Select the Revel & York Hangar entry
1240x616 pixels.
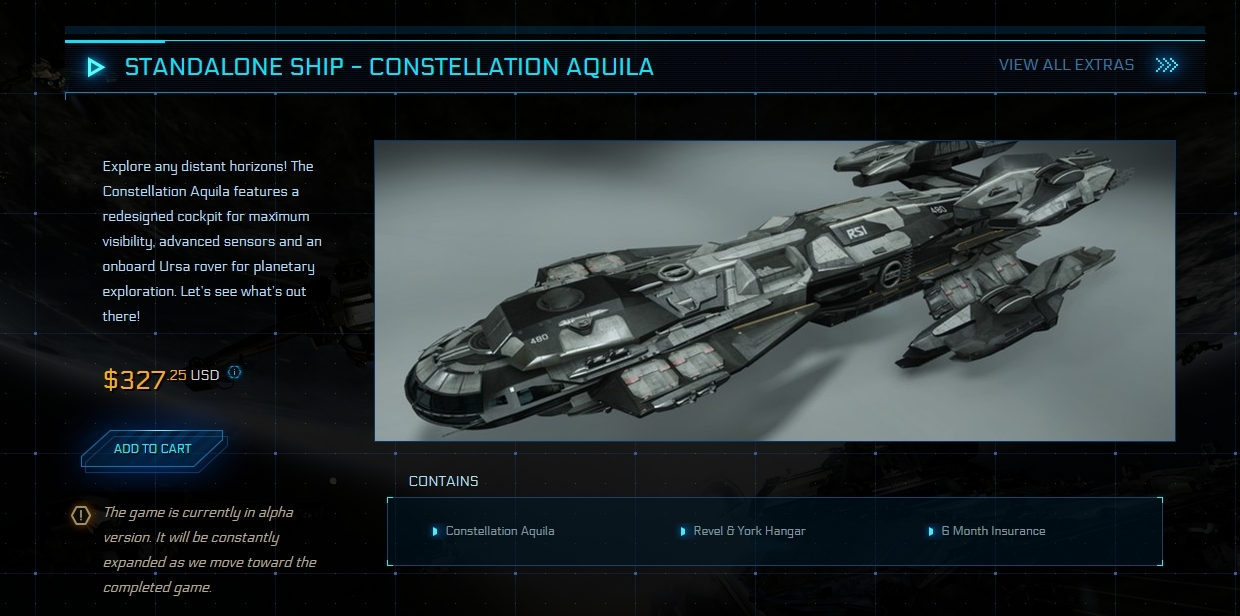(748, 531)
